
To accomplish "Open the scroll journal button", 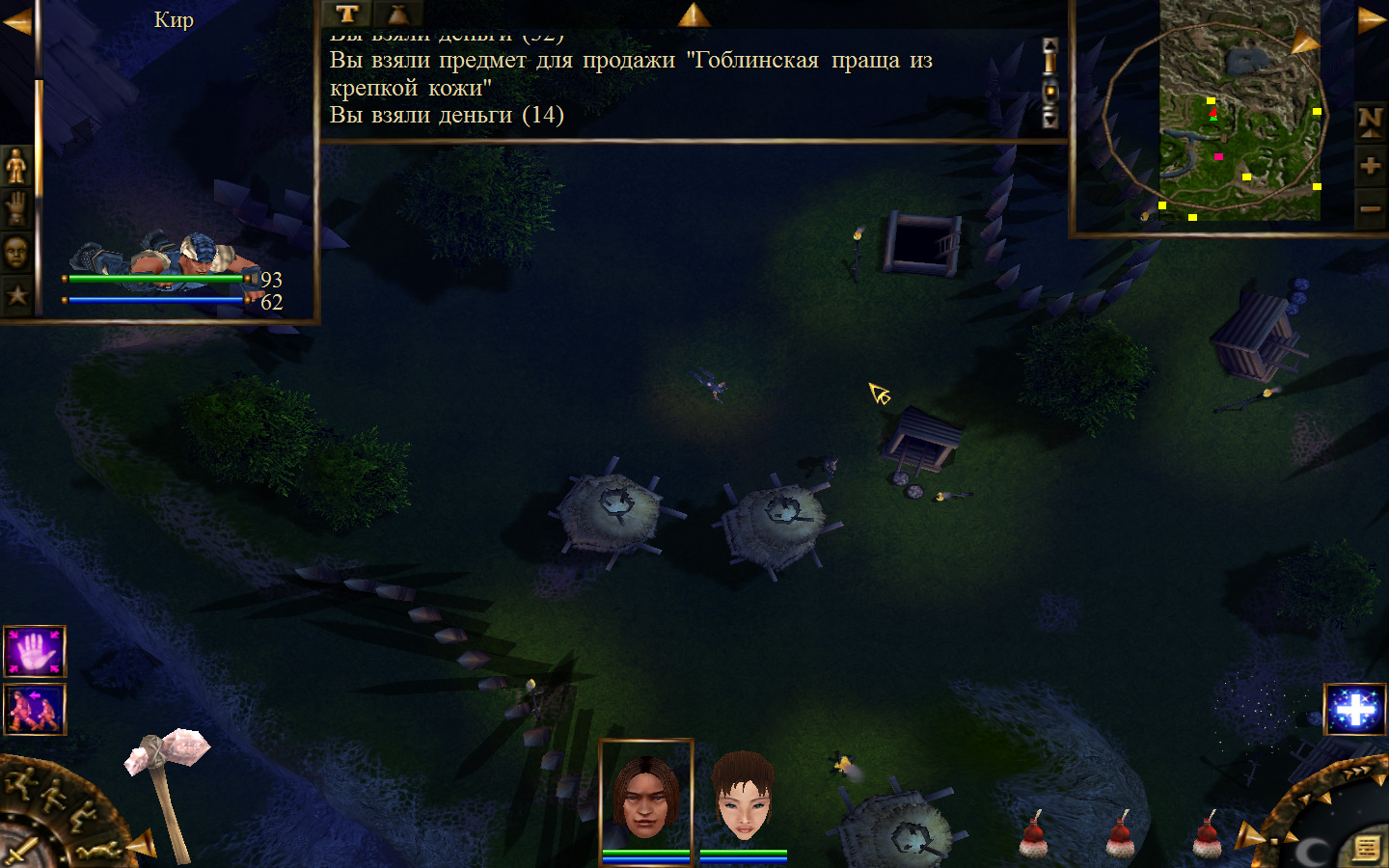I will [1367, 848].
